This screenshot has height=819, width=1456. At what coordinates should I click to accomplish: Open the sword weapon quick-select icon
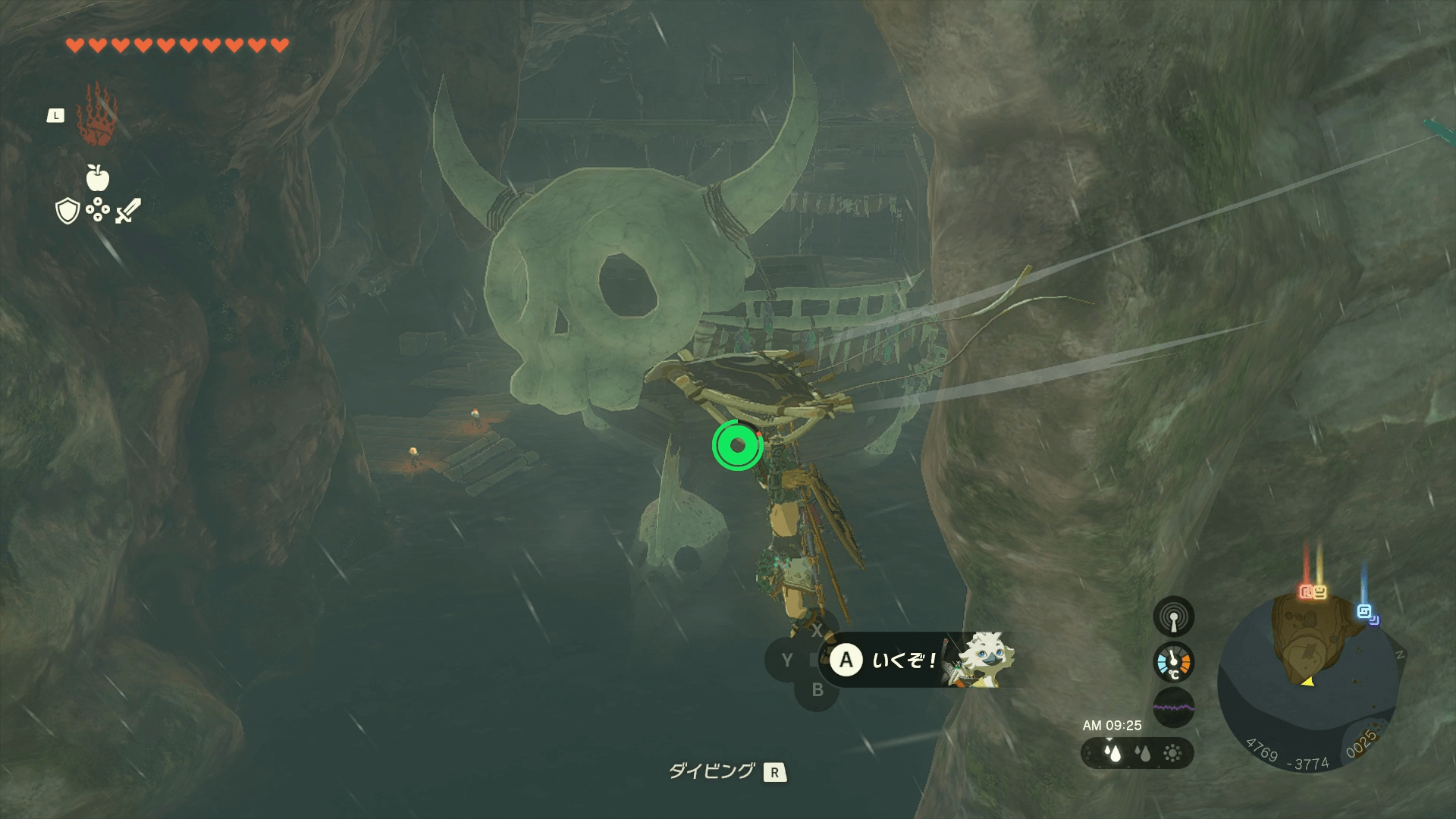click(128, 211)
